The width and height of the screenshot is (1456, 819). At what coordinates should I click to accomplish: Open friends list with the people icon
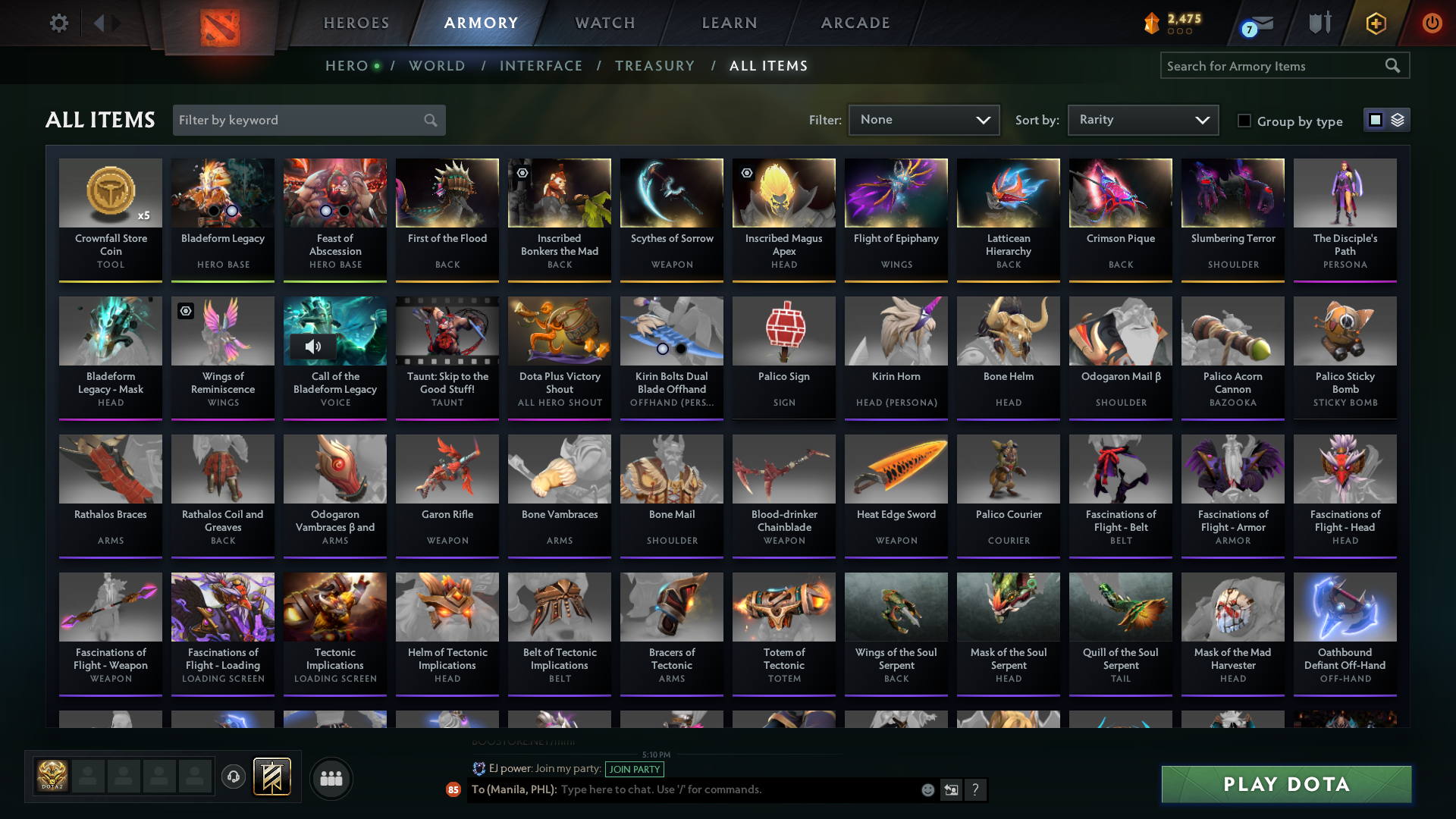(x=330, y=778)
